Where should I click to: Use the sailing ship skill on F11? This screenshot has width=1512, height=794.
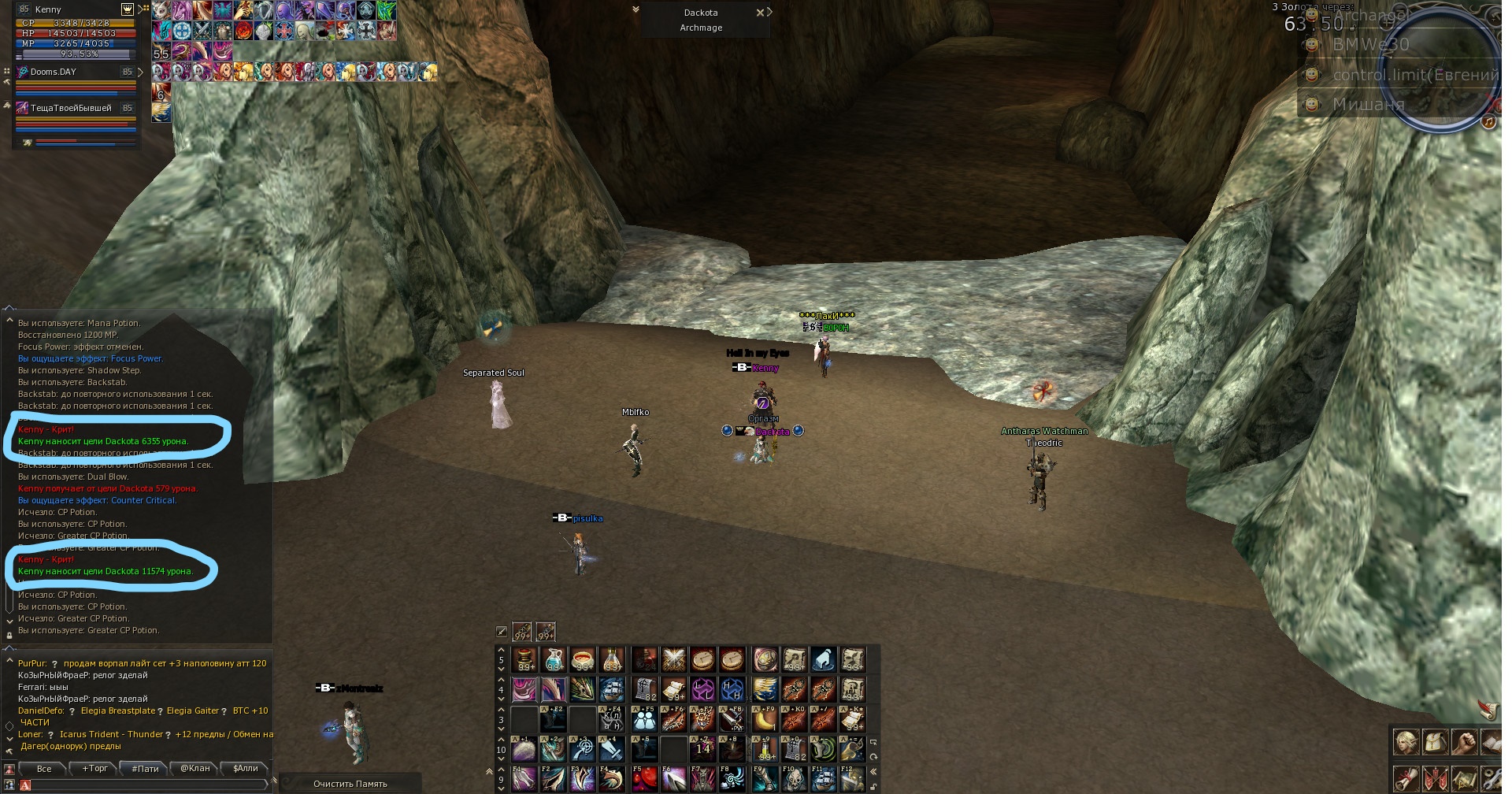coord(824,780)
